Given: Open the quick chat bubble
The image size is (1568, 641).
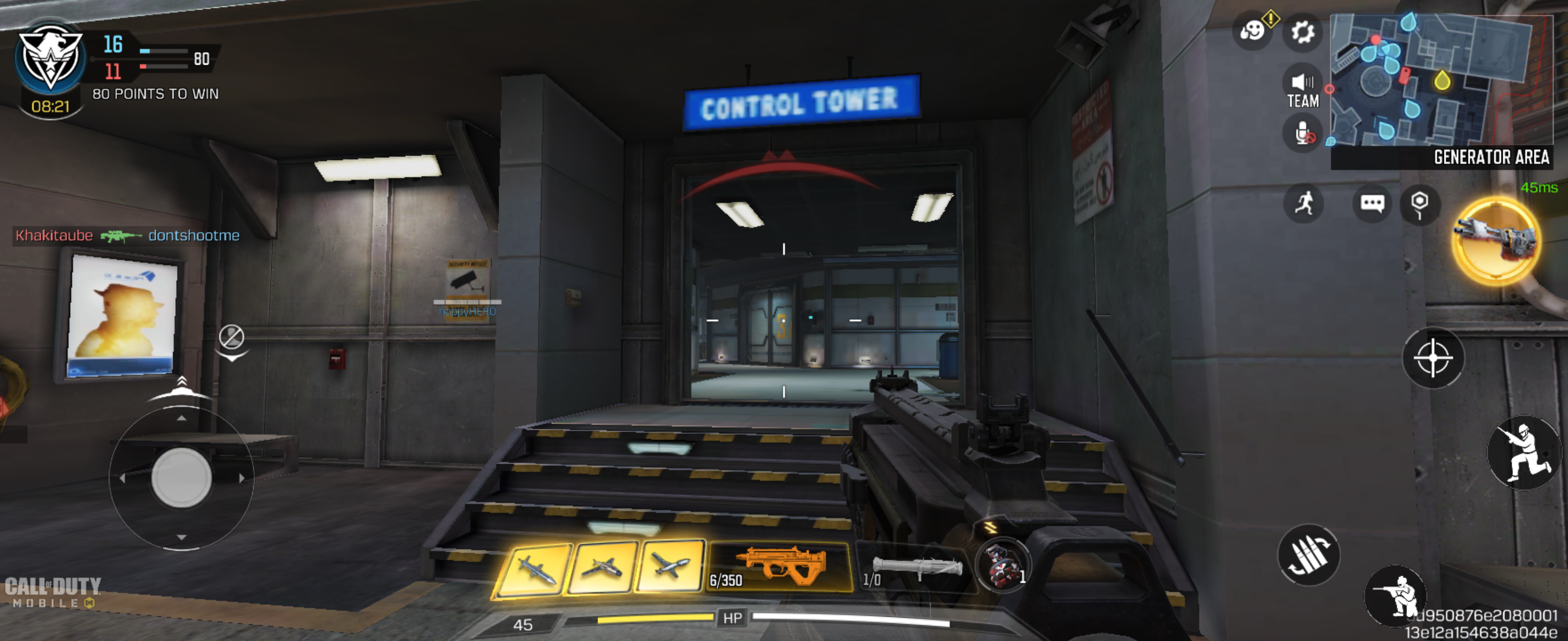Looking at the screenshot, I should coord(1372,203).
